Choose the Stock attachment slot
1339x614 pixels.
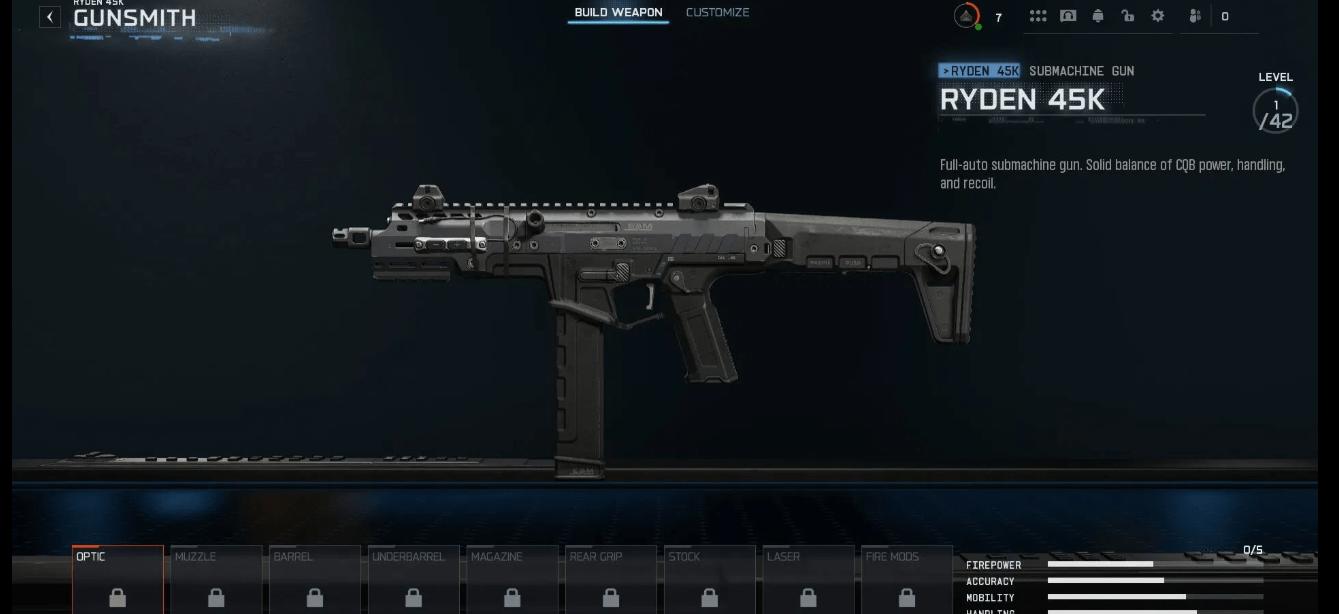709,580
